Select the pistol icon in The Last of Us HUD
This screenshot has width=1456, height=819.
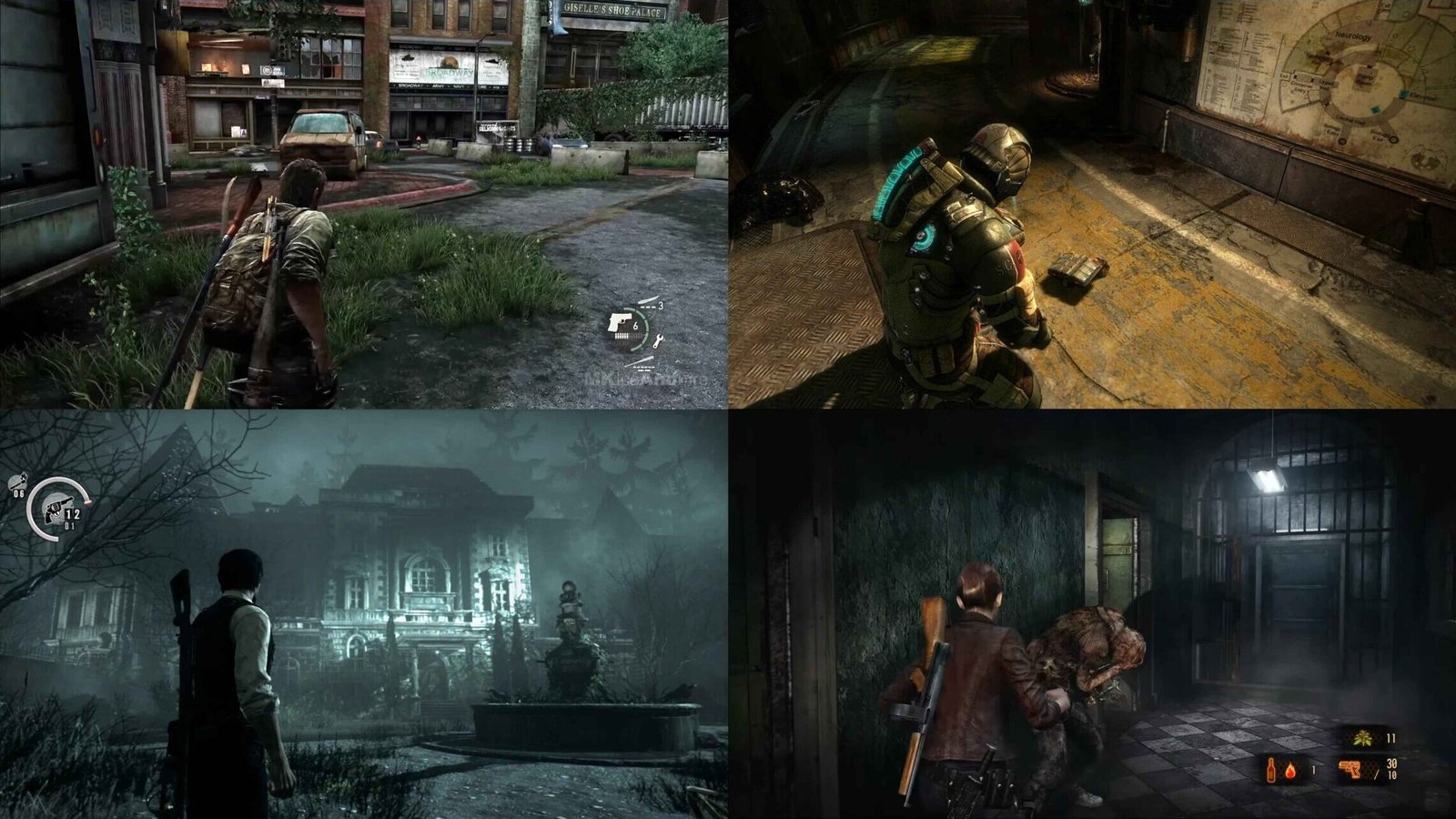click(x=619, y=321)
